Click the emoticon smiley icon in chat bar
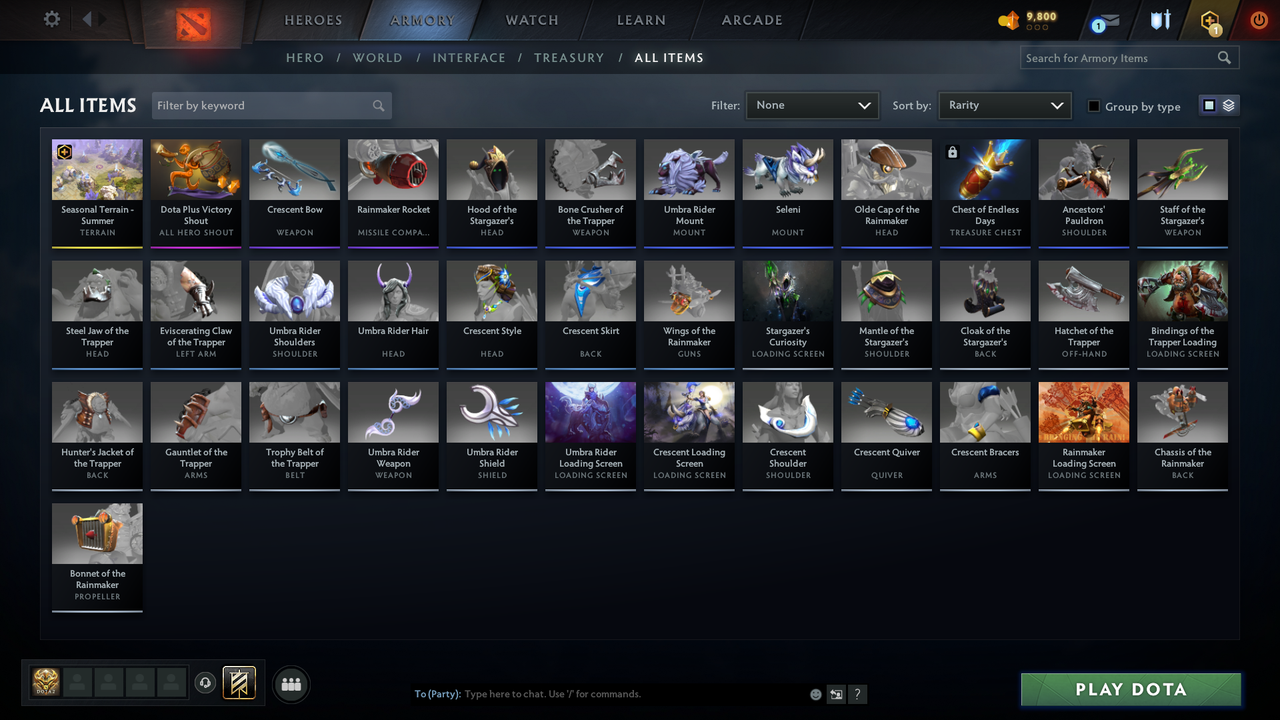The image size is (1280, 720). pyautogui.click(x=816, y=693)
